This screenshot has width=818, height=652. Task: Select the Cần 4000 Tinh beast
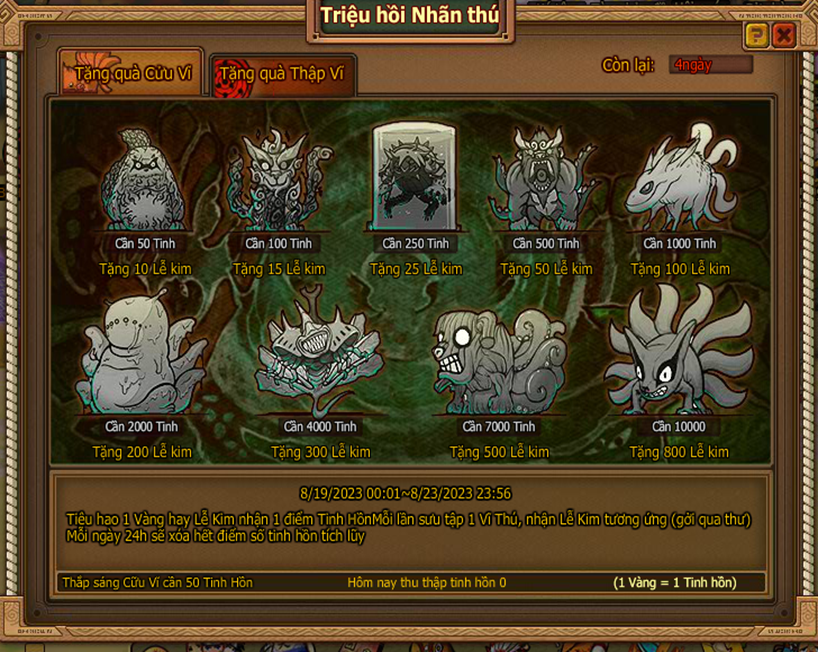(x=320, y=360)
